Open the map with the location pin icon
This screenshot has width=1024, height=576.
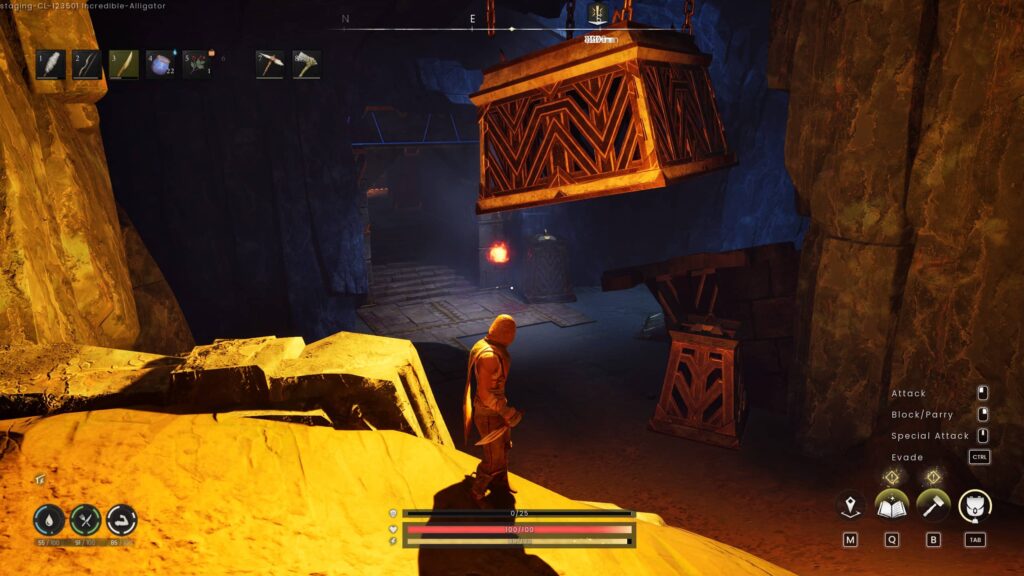click(x=850, y=506)
